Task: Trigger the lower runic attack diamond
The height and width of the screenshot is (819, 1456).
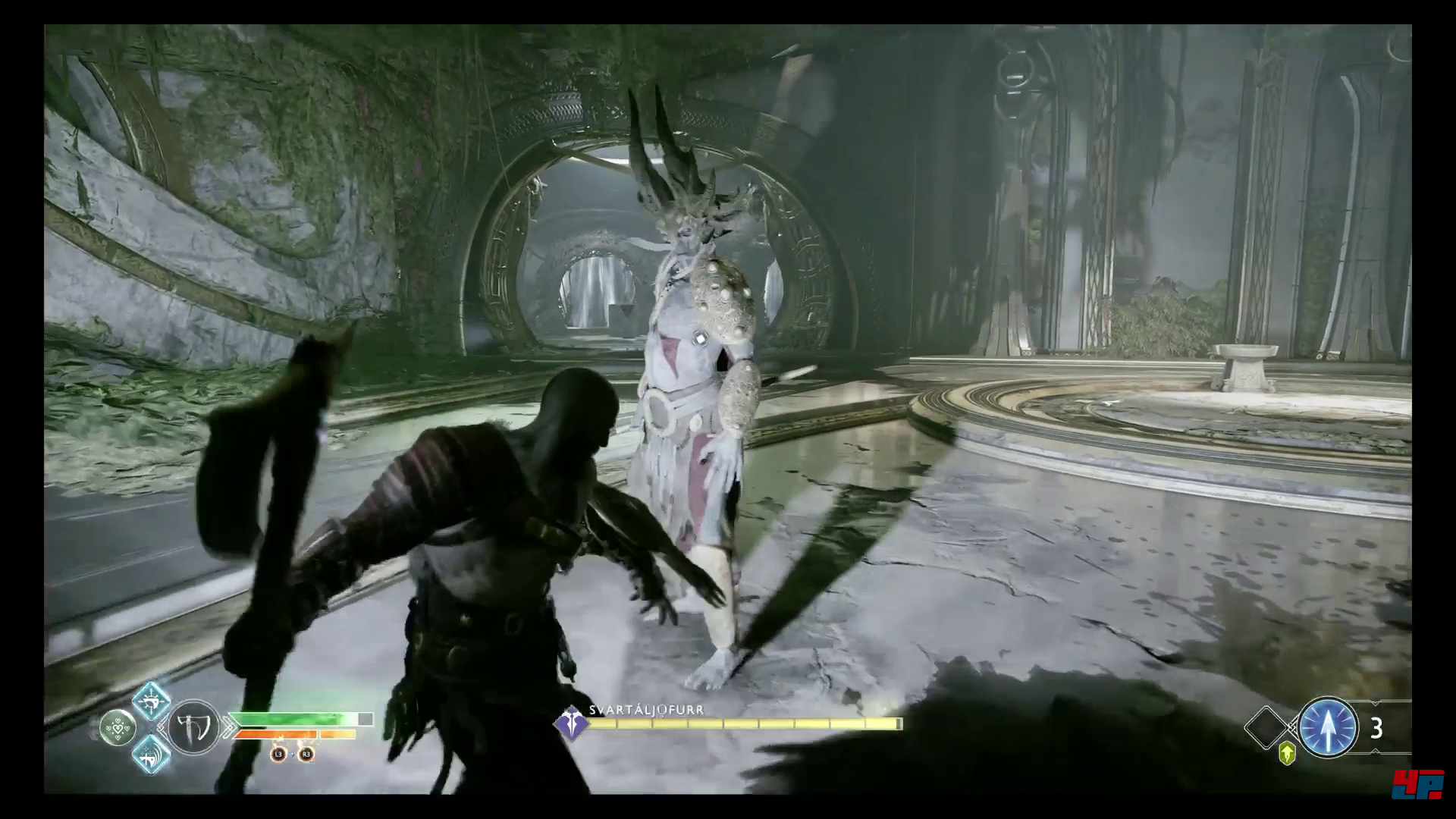Action: (151, 754)
